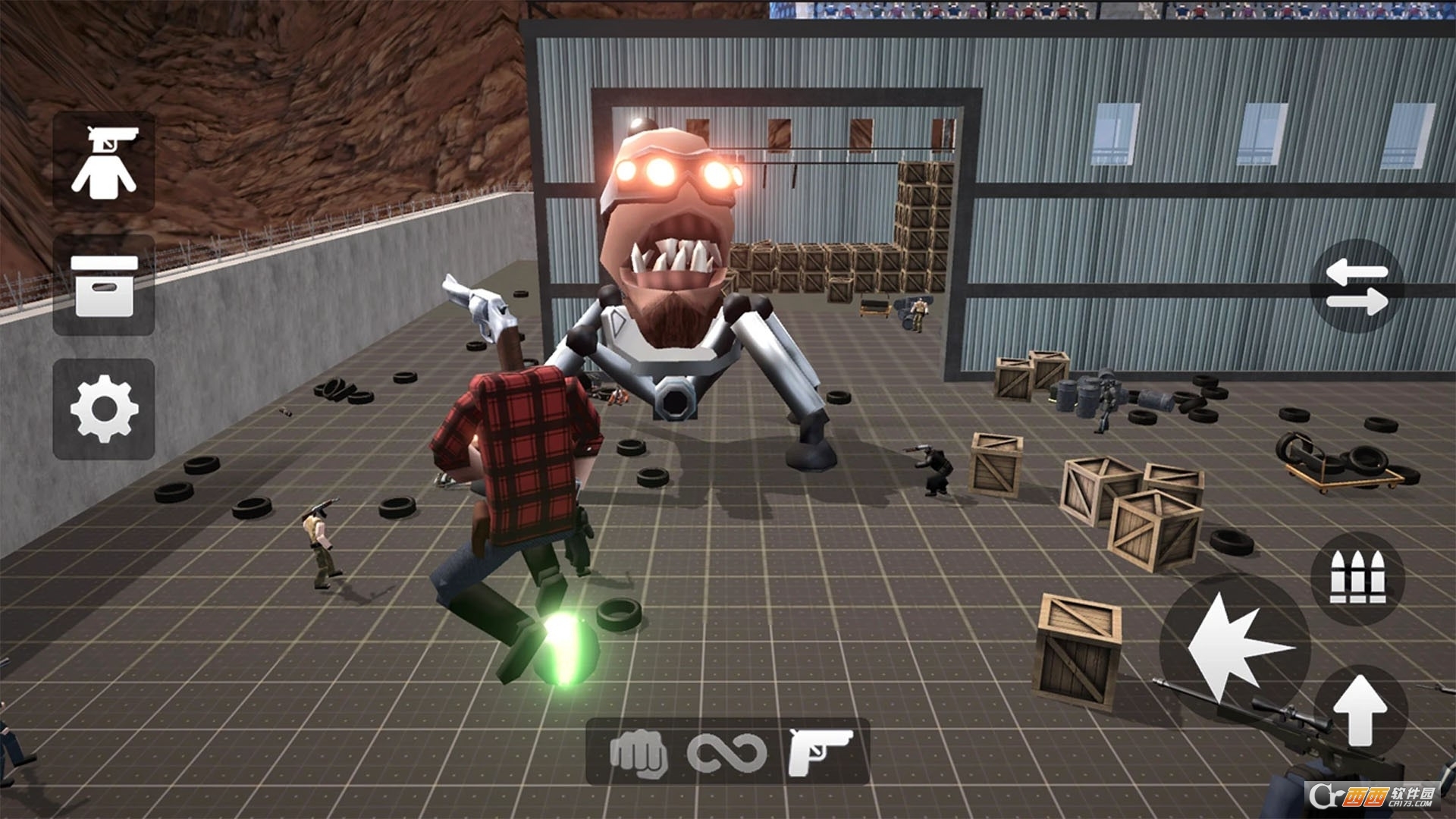Equip the pistol weapon slot
Viewport: 1456px width, 819px height.
[x=820, y=752]
